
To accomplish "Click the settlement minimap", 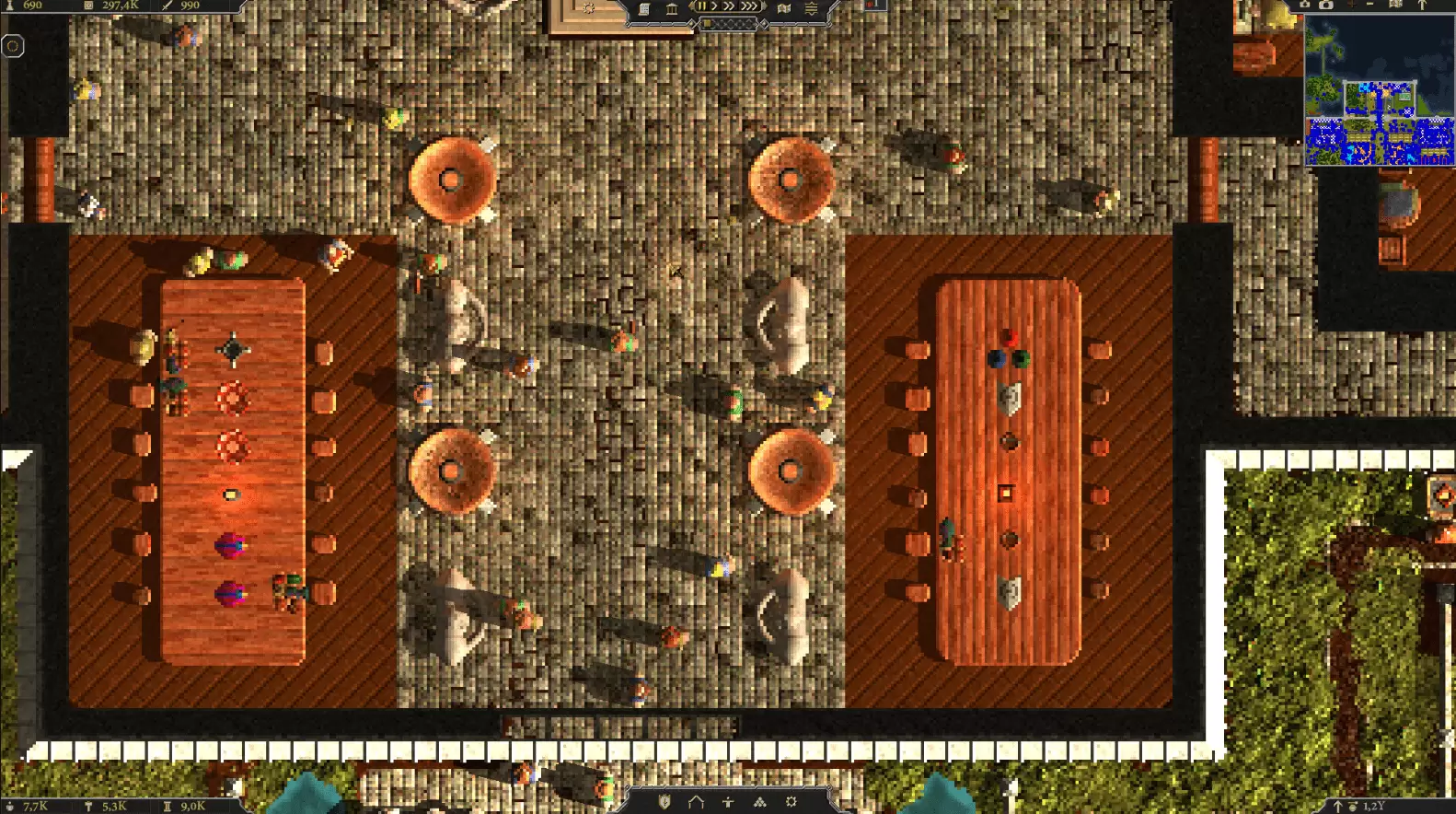I will pyautogui.click(x=1379, y=92).
